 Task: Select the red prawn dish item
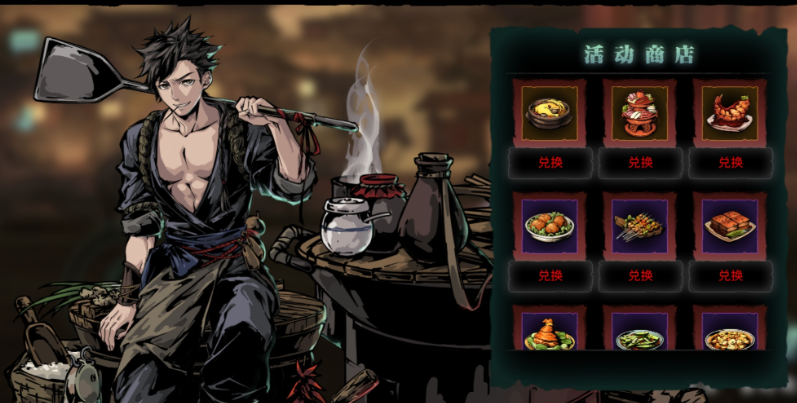(x=730, y=112)
